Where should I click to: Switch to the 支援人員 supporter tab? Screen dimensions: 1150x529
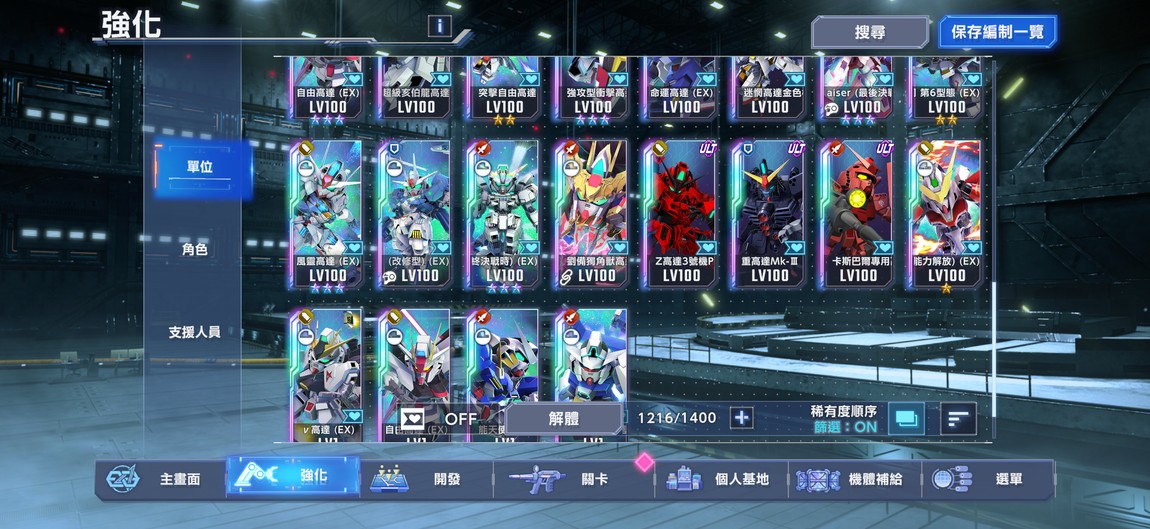point(195,332)
